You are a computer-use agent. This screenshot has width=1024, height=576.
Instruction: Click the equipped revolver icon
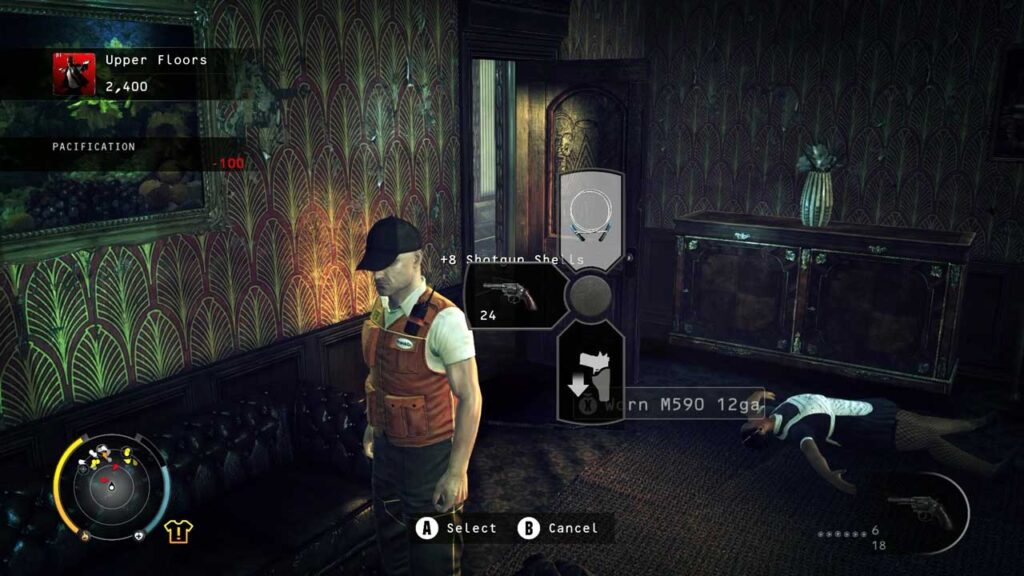tap(920, 511)
